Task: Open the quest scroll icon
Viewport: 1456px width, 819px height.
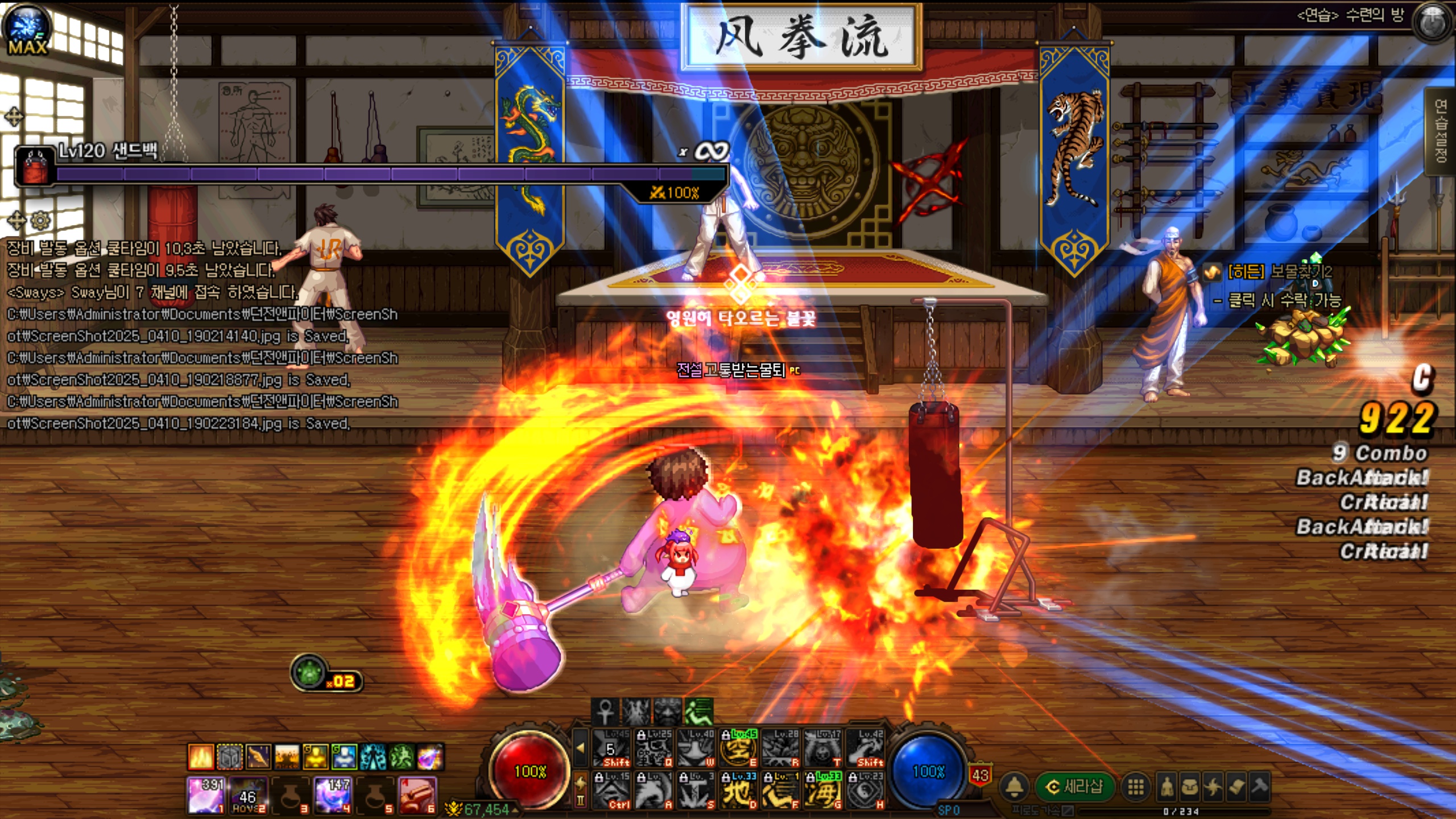Action: pos(1236,787)
